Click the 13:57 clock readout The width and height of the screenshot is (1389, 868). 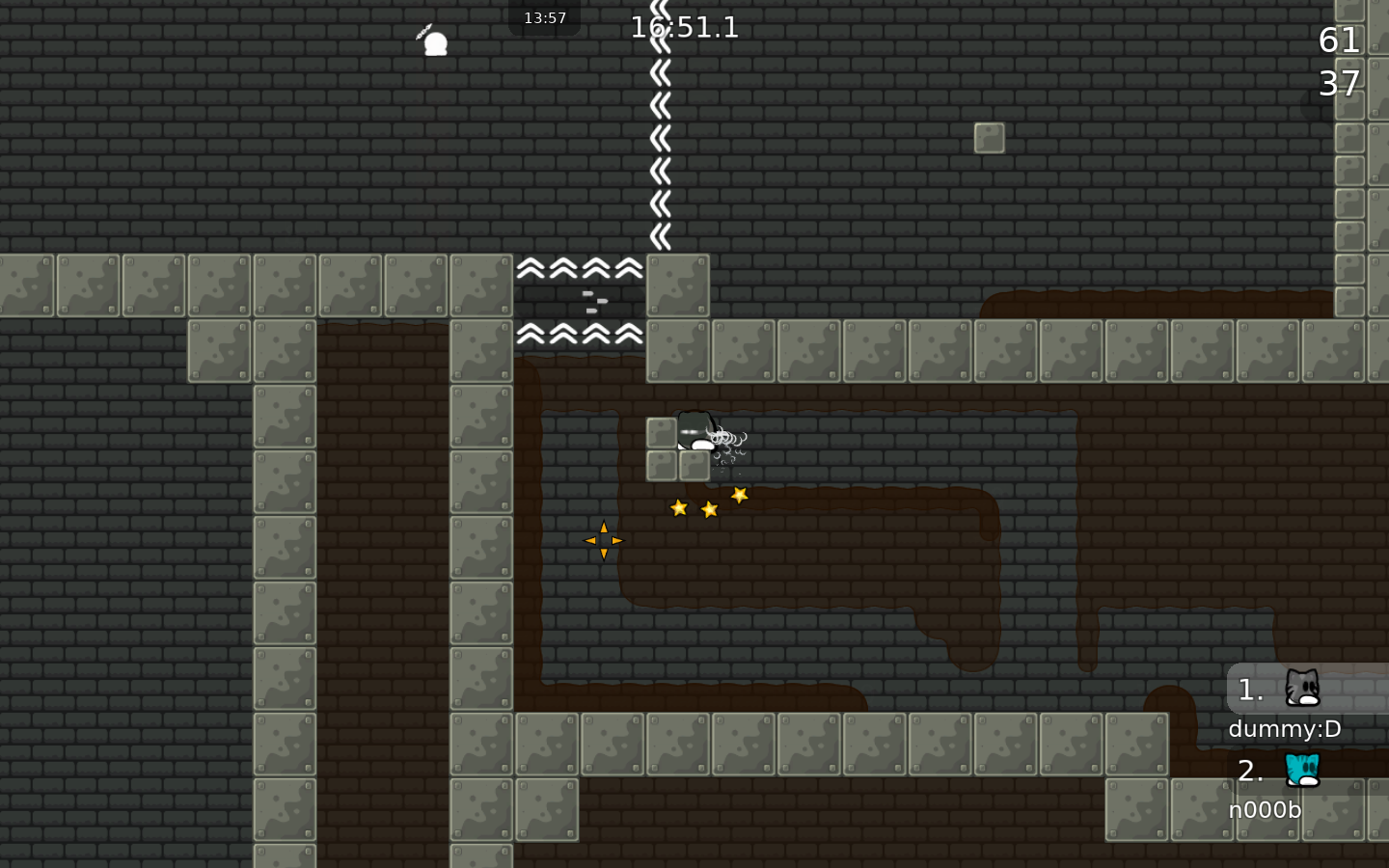click(x=545, y=16)
